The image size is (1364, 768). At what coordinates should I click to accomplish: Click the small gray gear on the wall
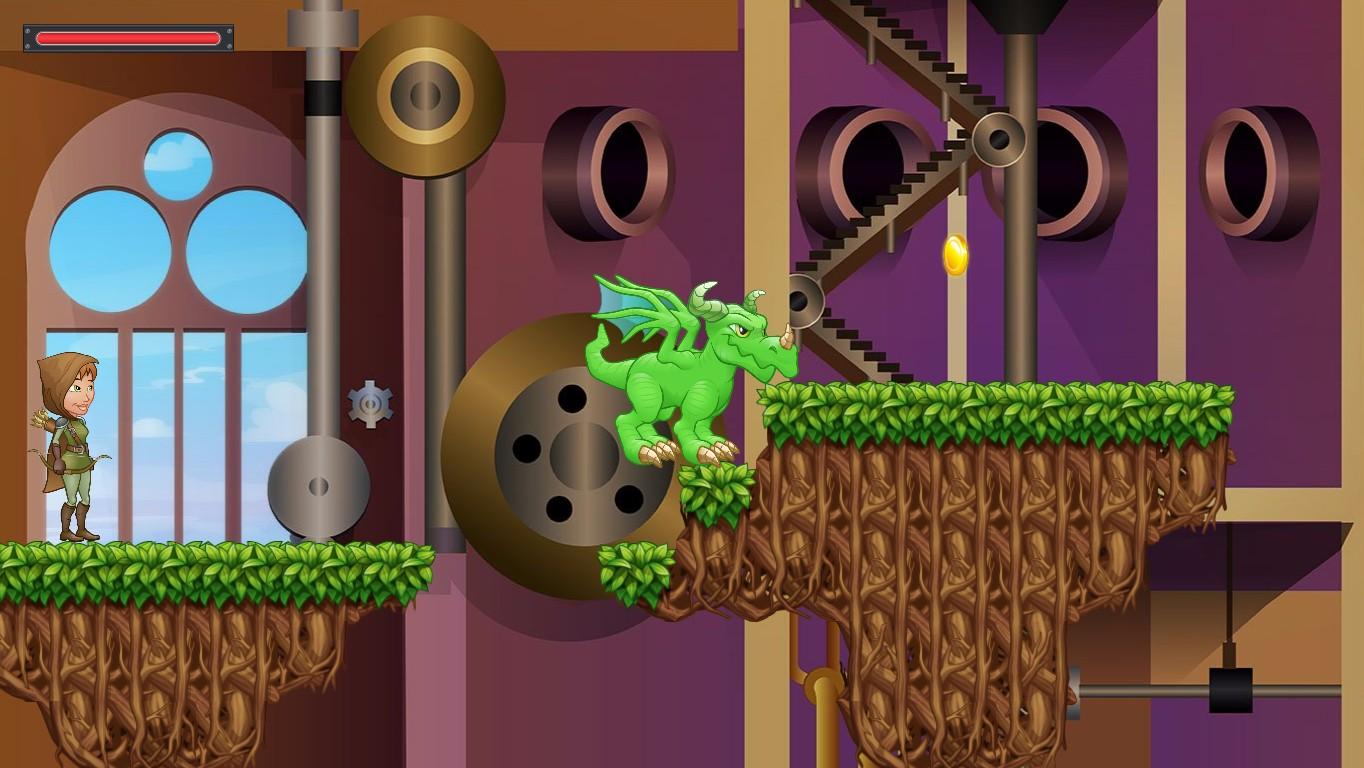point(370,403)
